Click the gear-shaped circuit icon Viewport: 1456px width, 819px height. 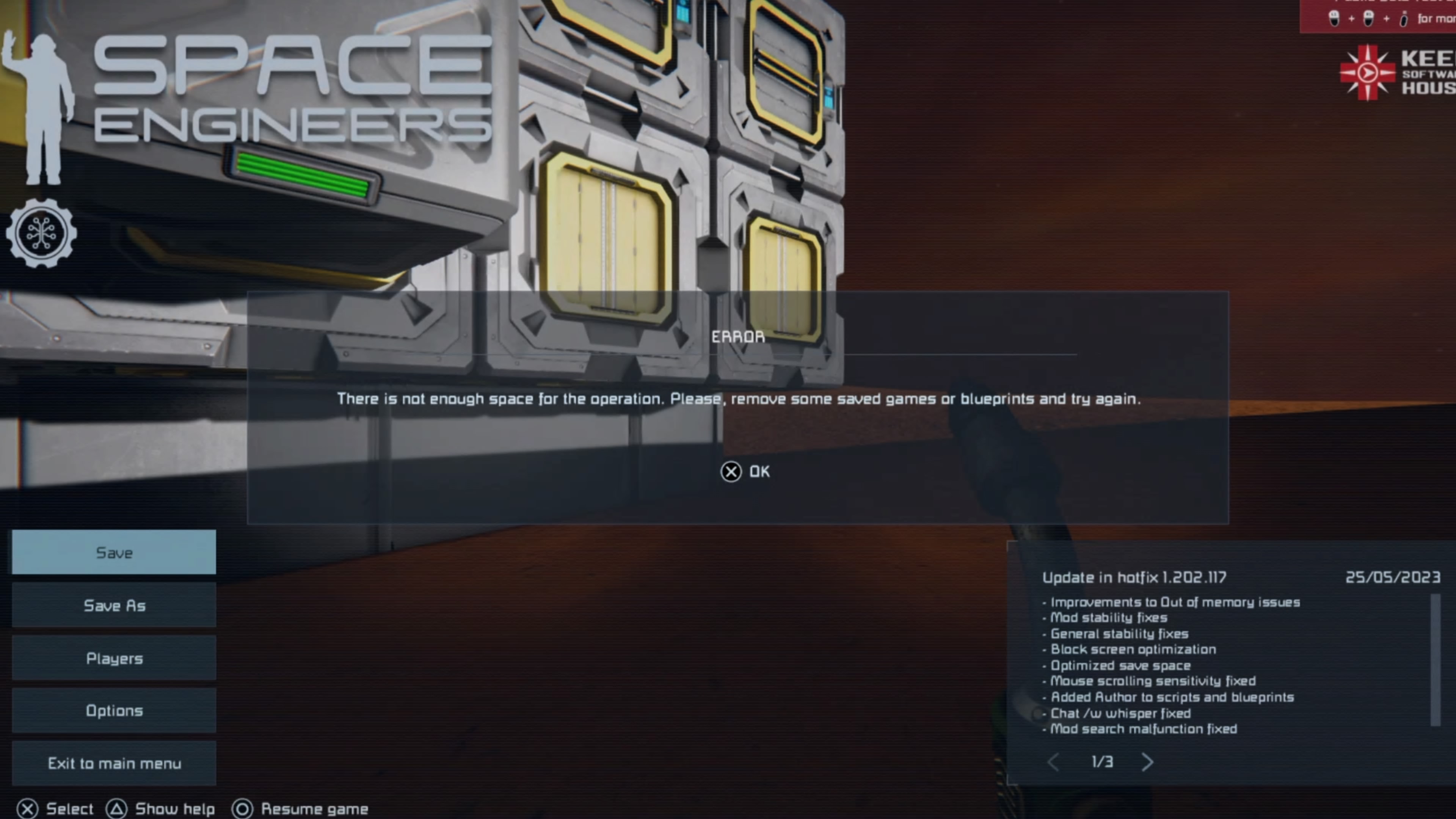tap(41, 233)
